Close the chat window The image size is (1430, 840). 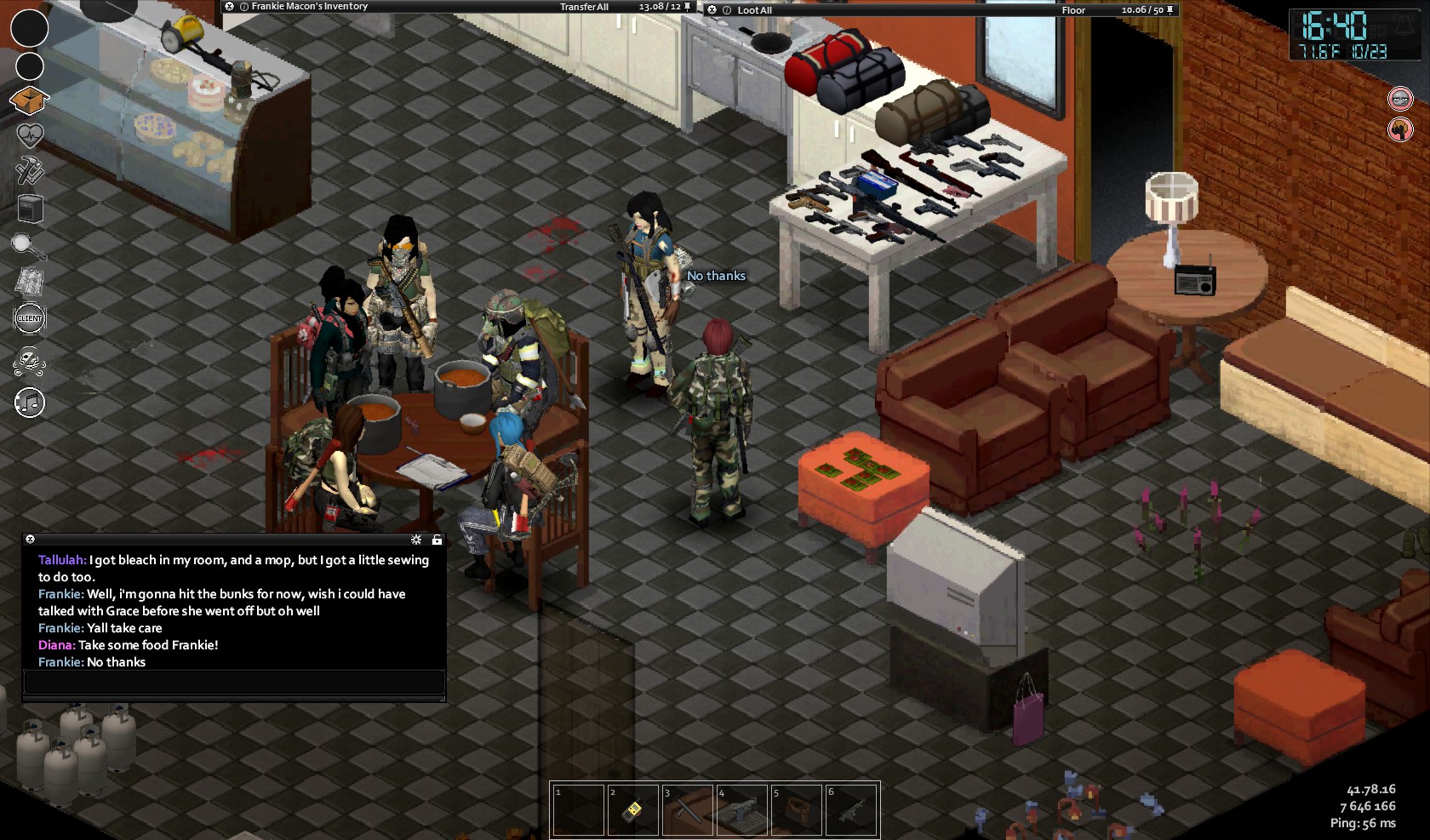pyautogui.click(x=30, y=540)
